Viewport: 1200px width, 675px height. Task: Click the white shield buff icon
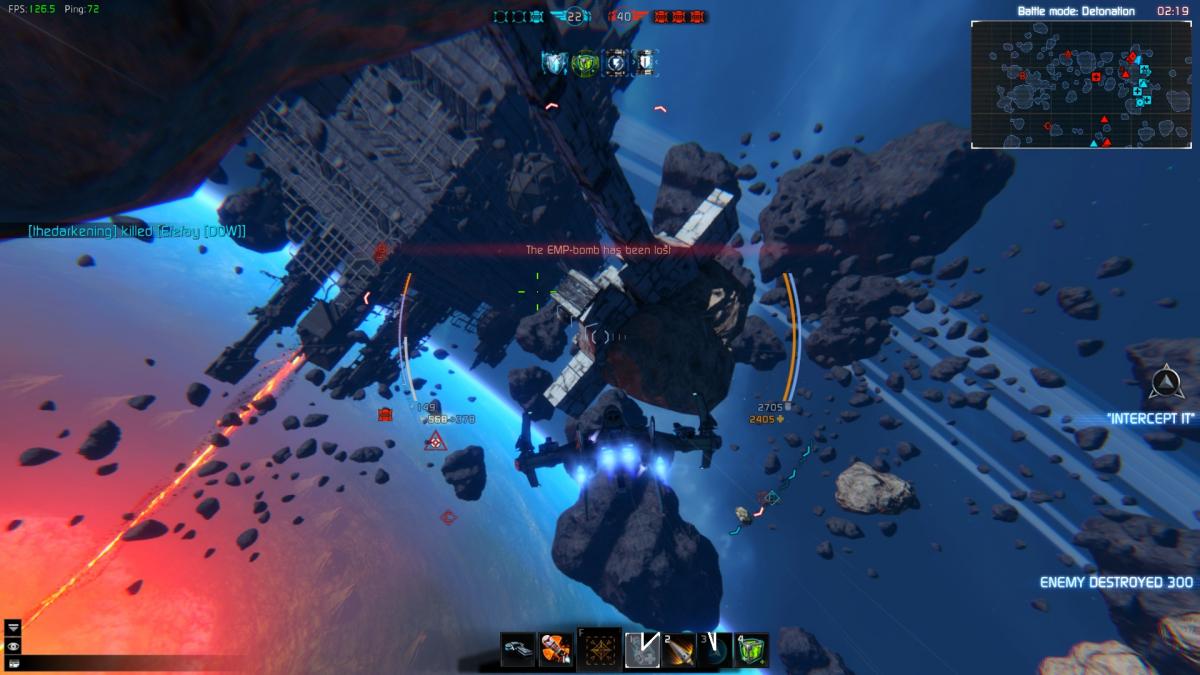click(645, 63)
